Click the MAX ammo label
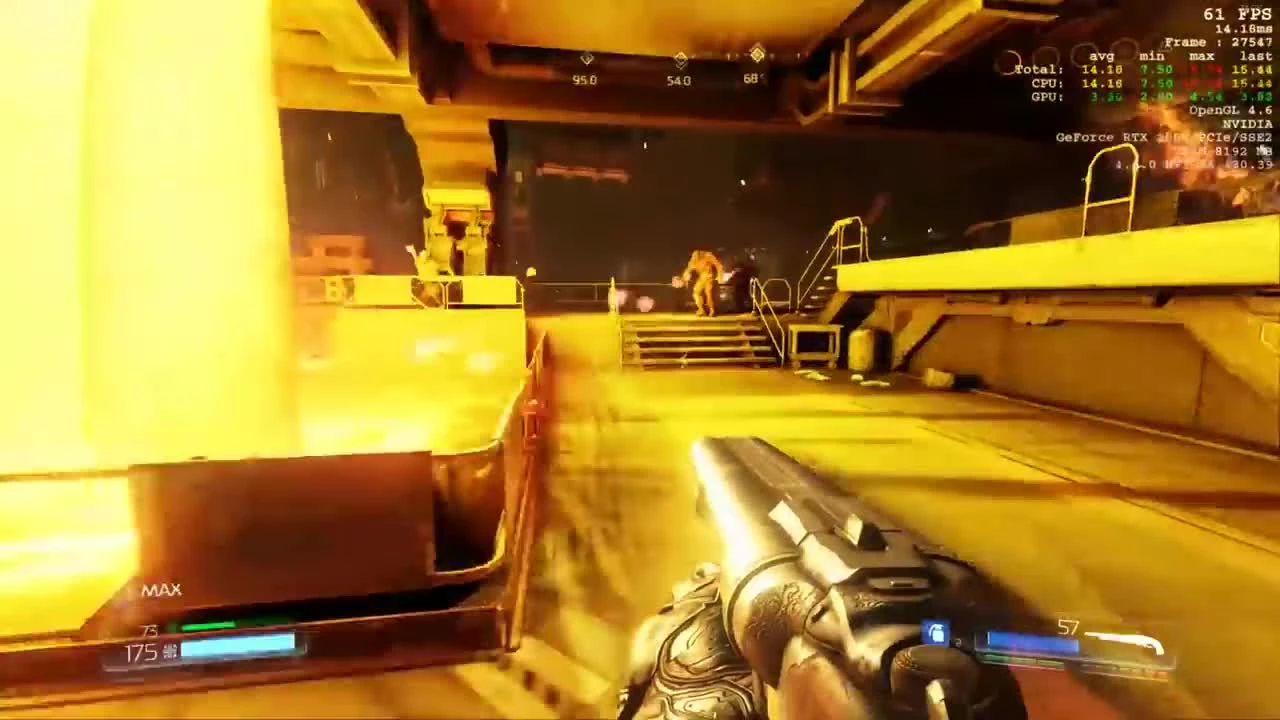This screenshot has height=720, width=1280. [x=163, y=590]
